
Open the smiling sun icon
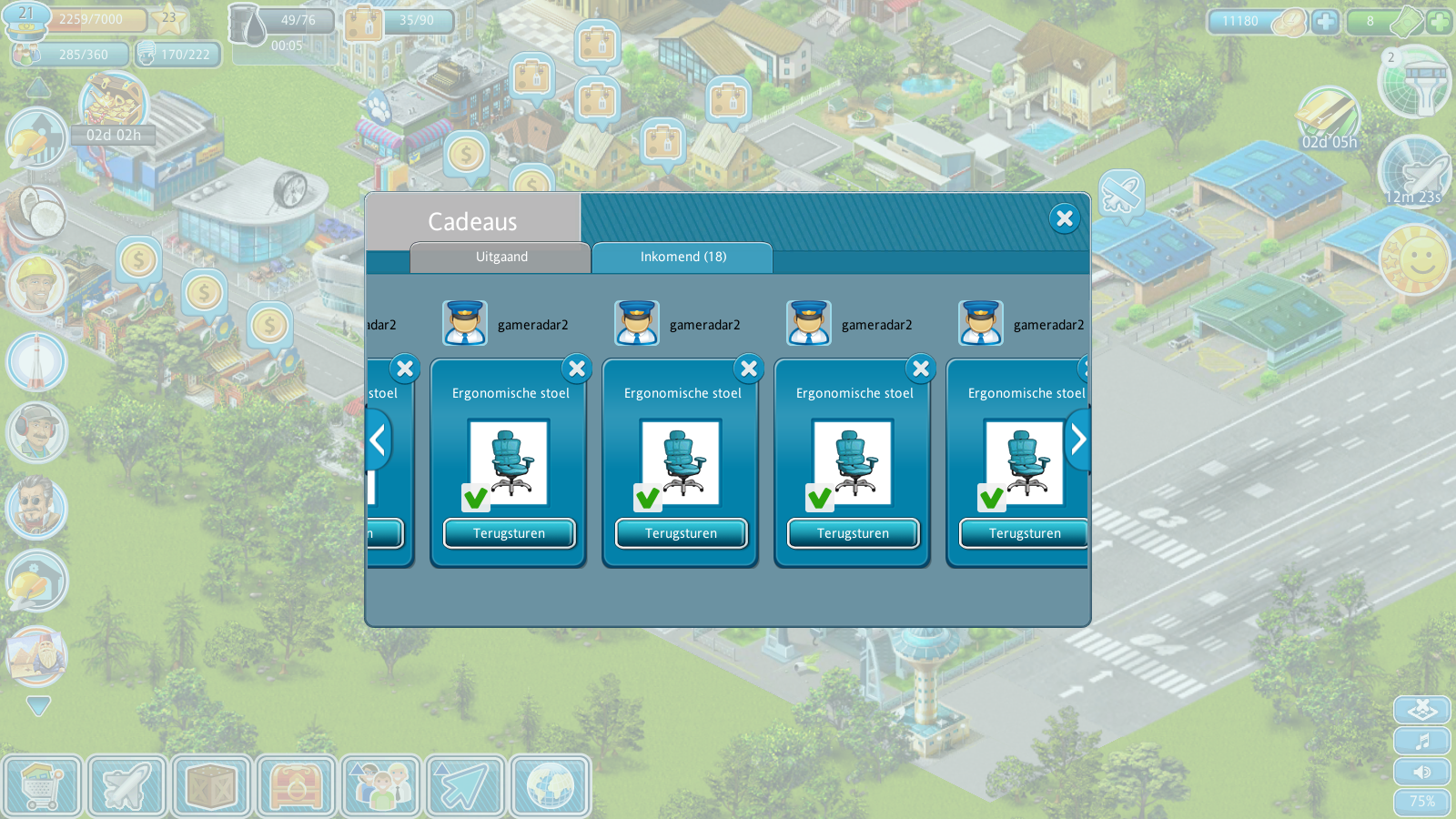tap(1414, 260)
